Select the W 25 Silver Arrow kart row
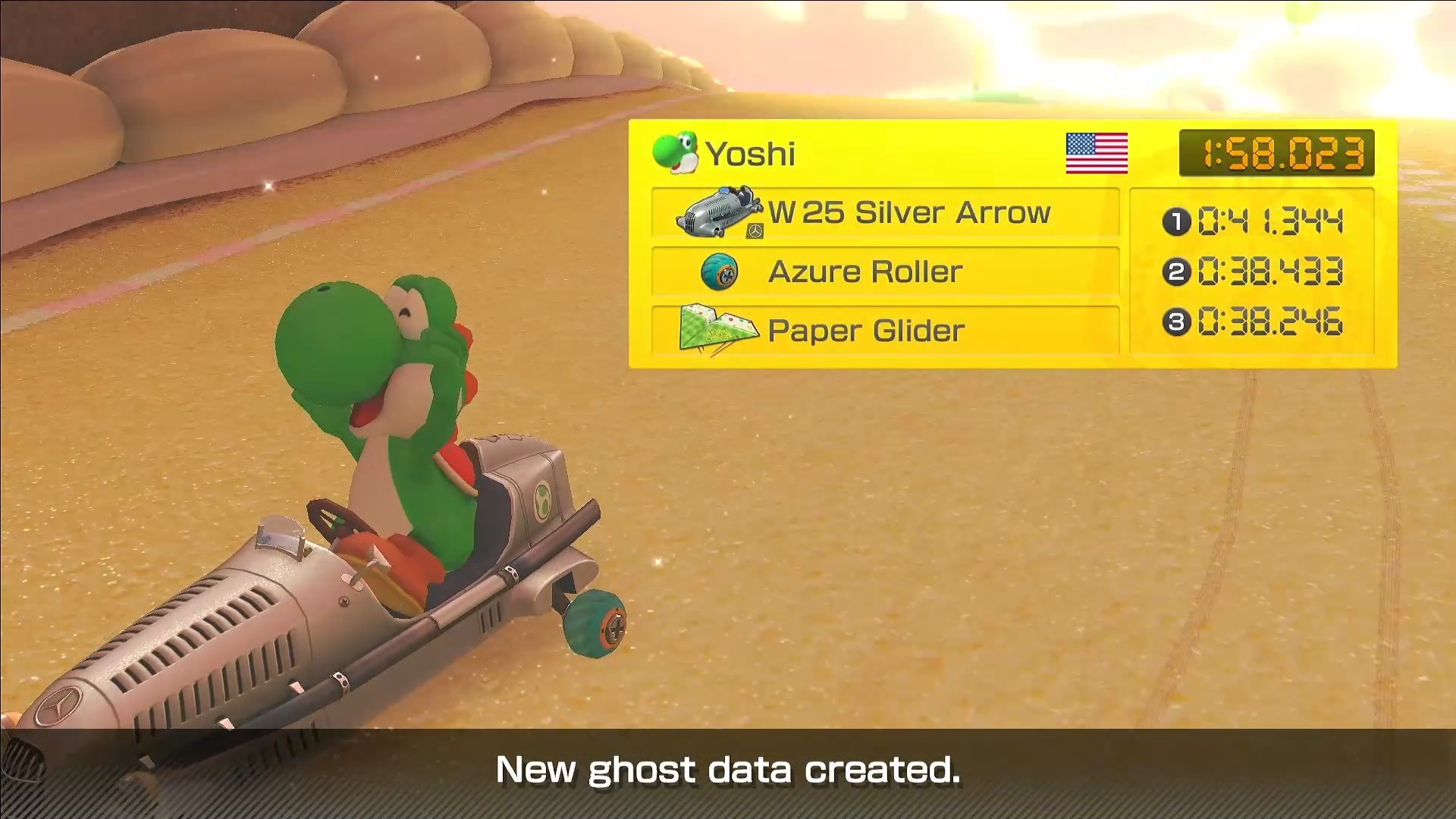 click(x=885, y=213)
